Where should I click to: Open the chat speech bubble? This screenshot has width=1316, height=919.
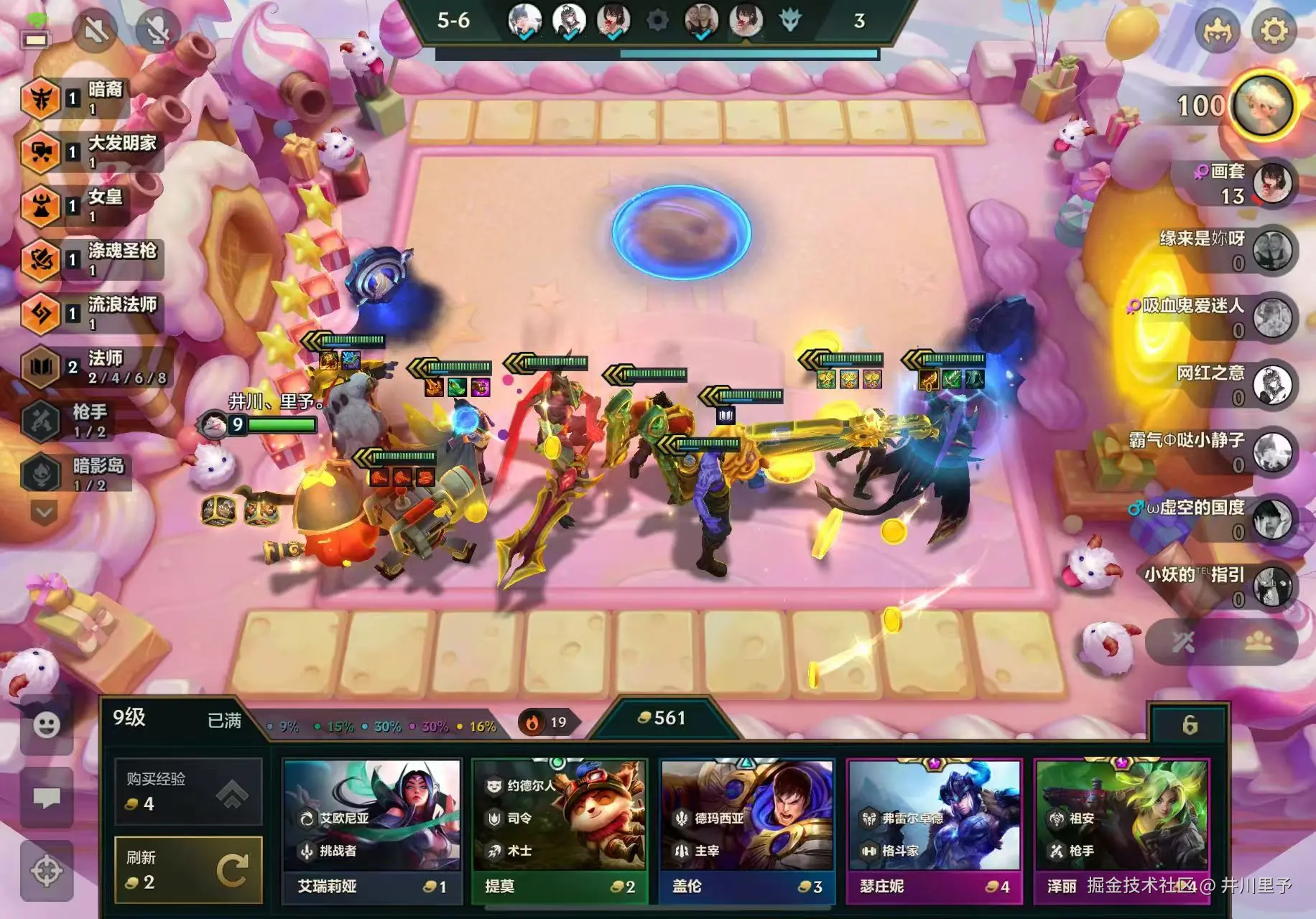tap(47, 797)
